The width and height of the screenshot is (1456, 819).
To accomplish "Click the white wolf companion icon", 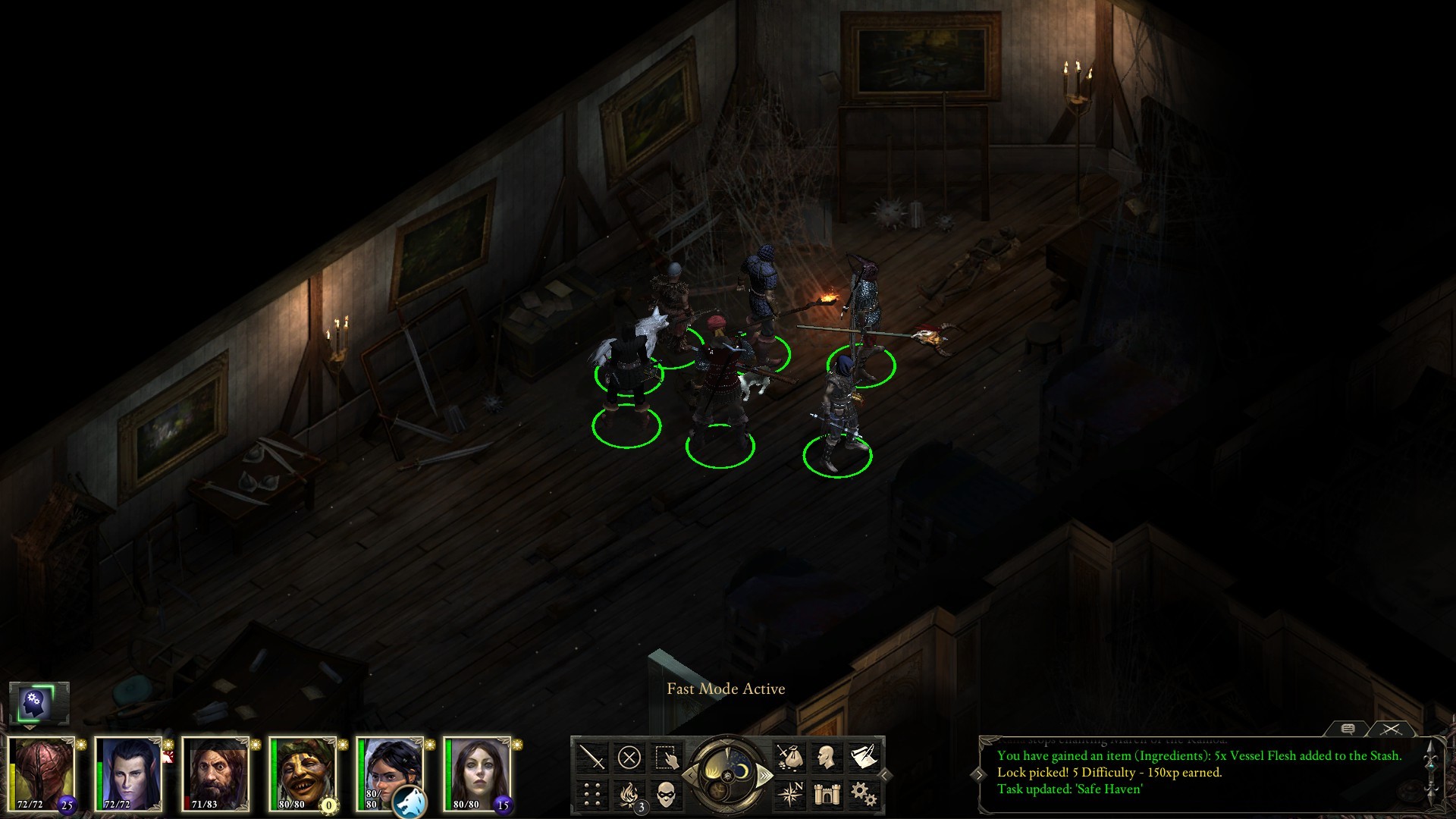I will tap(409, 802).
